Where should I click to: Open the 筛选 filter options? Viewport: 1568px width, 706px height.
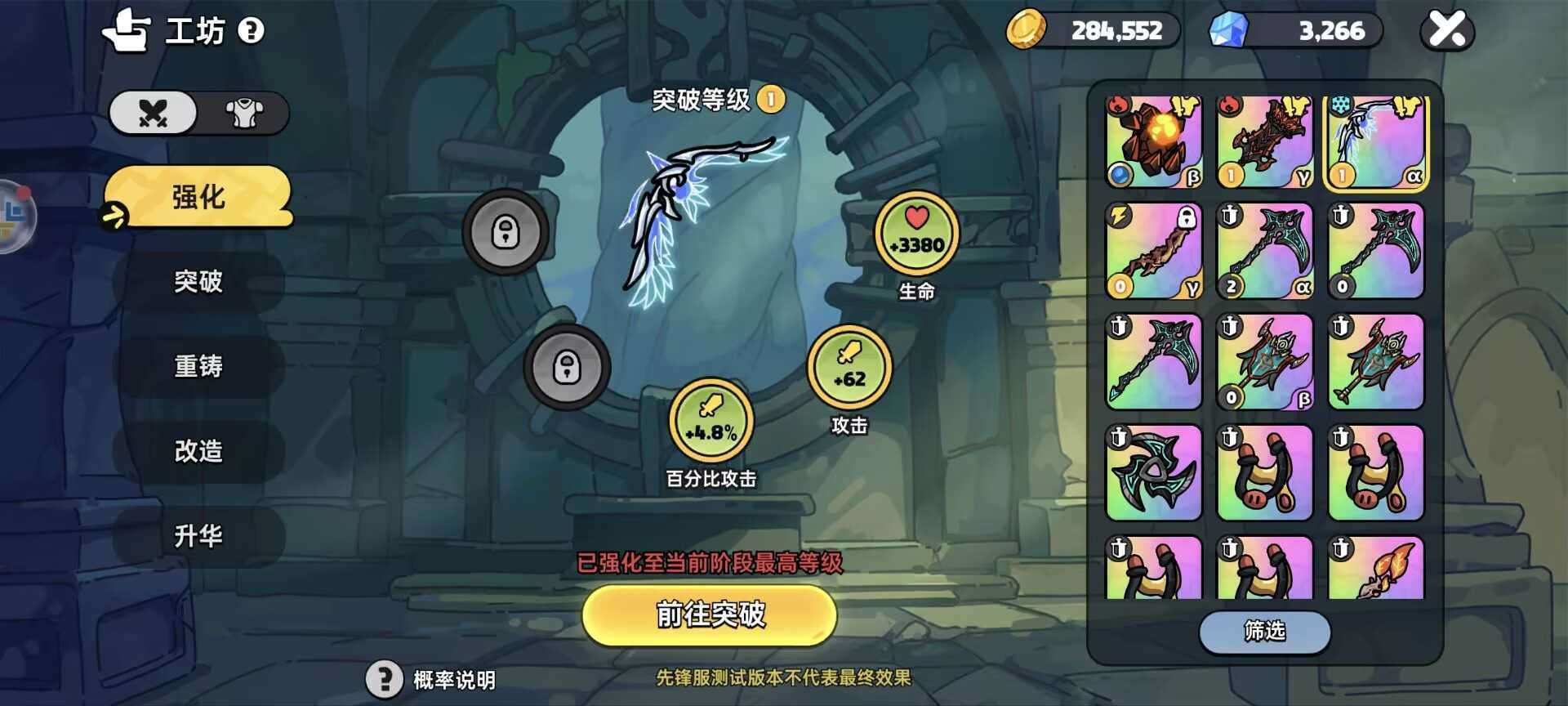[1265, 632]
